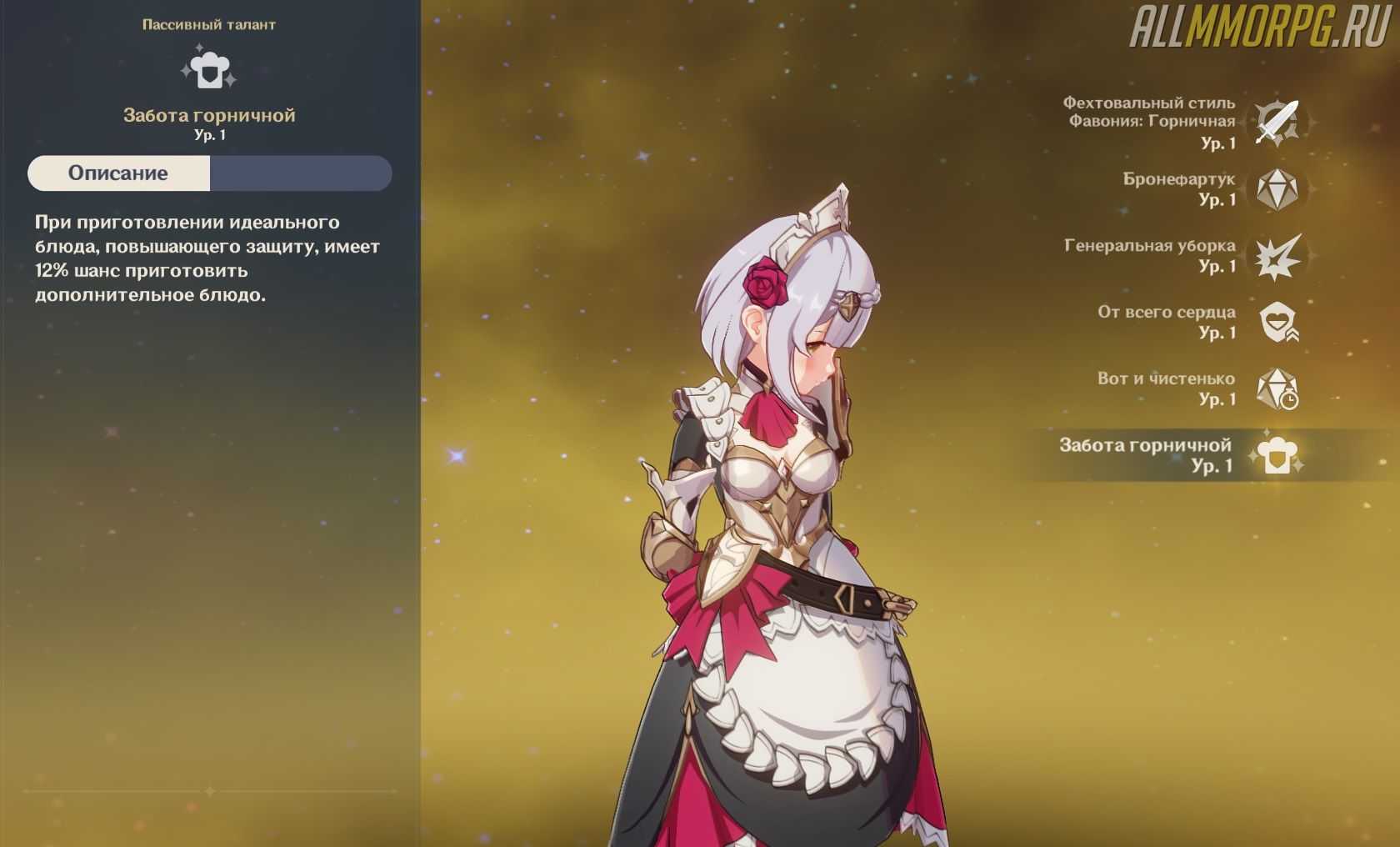Show the От всего сердца talent
The width and height of the screenshot is (1400, 847).
(x=1277, y=323)
